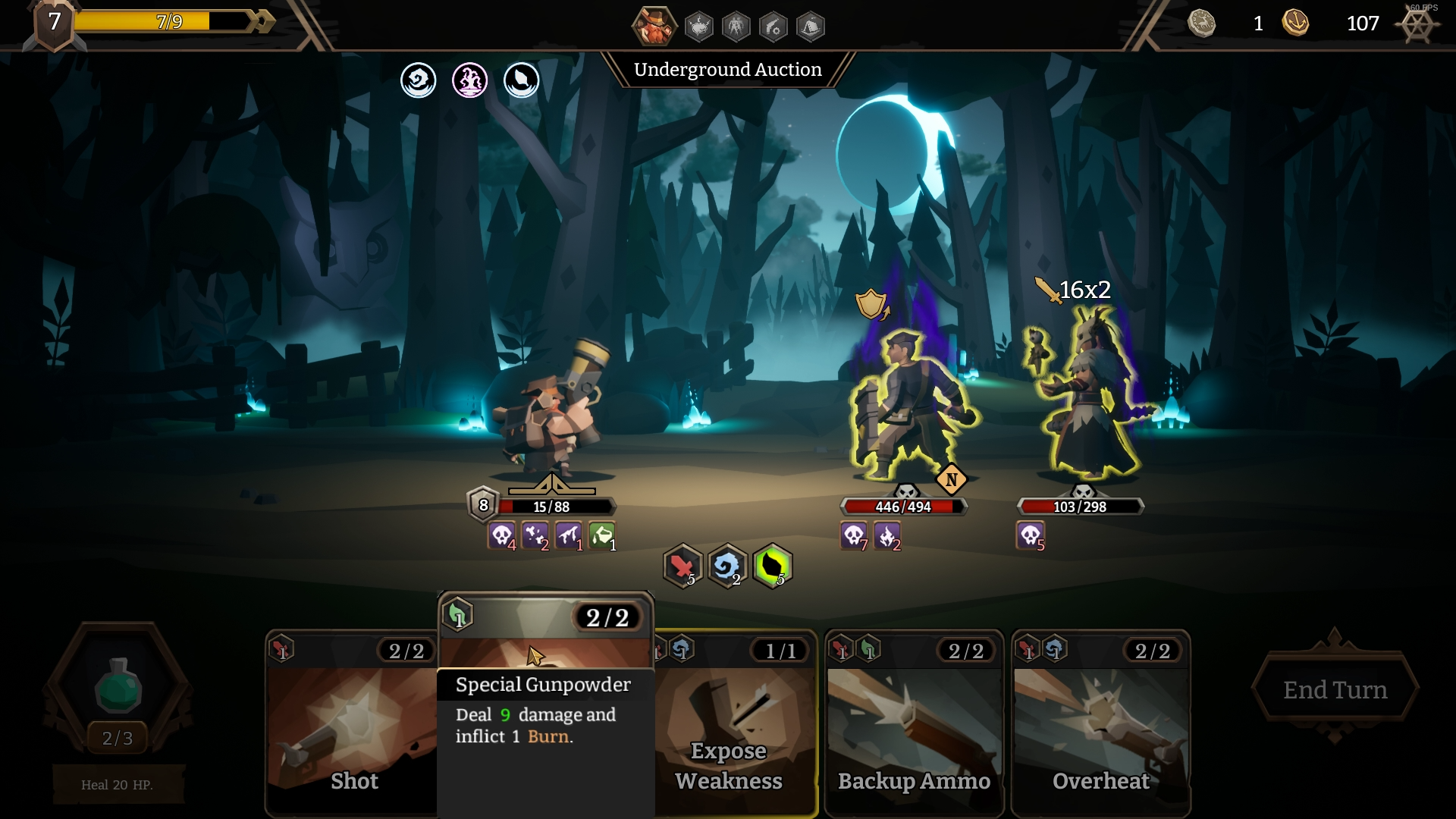This screenshot has height=819, width=1456.
Task: Click the dwarf hero portrait icon
Action: pyautogui.click(x=654, y=26)
